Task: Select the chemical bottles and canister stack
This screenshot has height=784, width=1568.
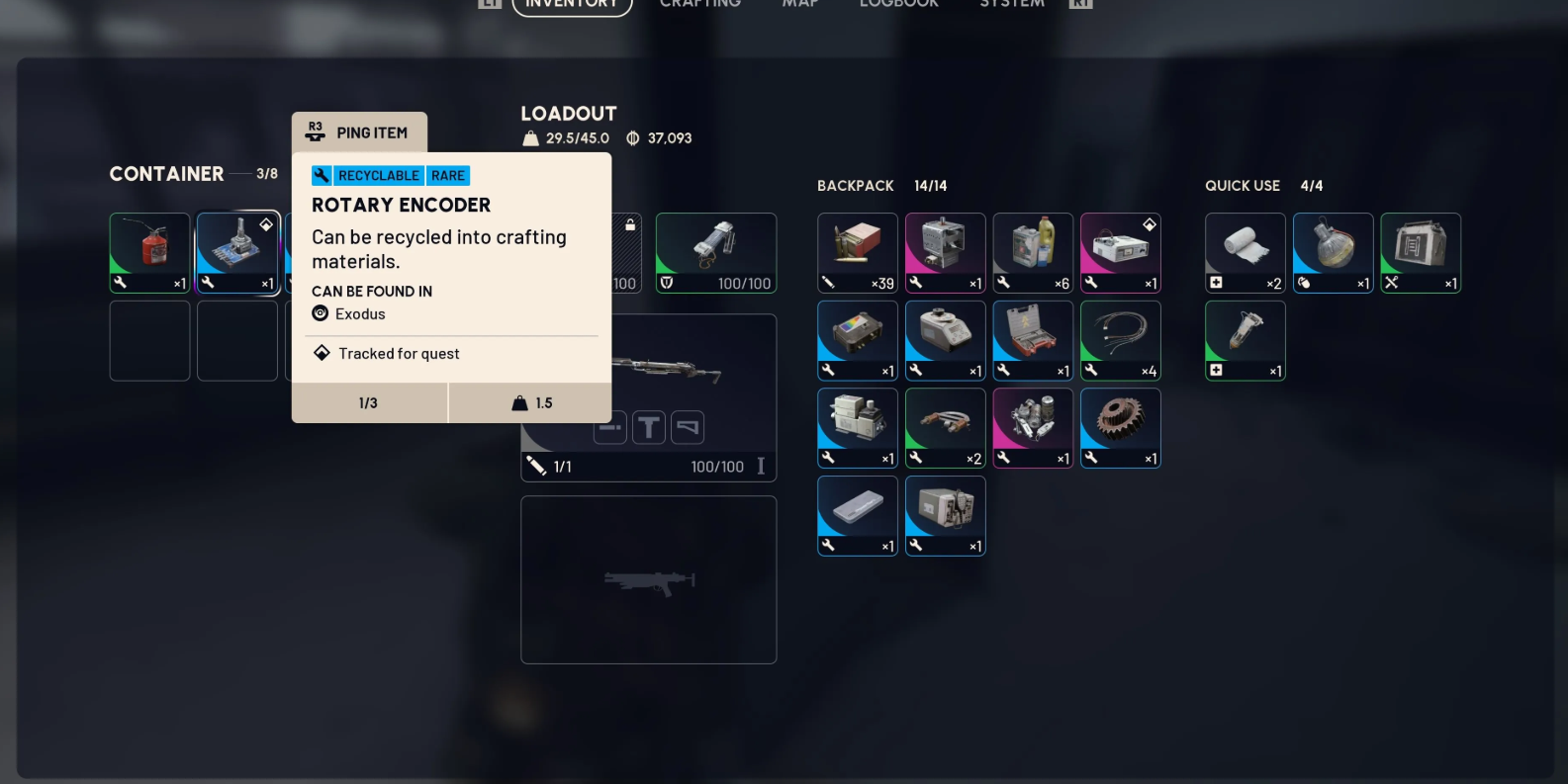Action: [1033, 252]
